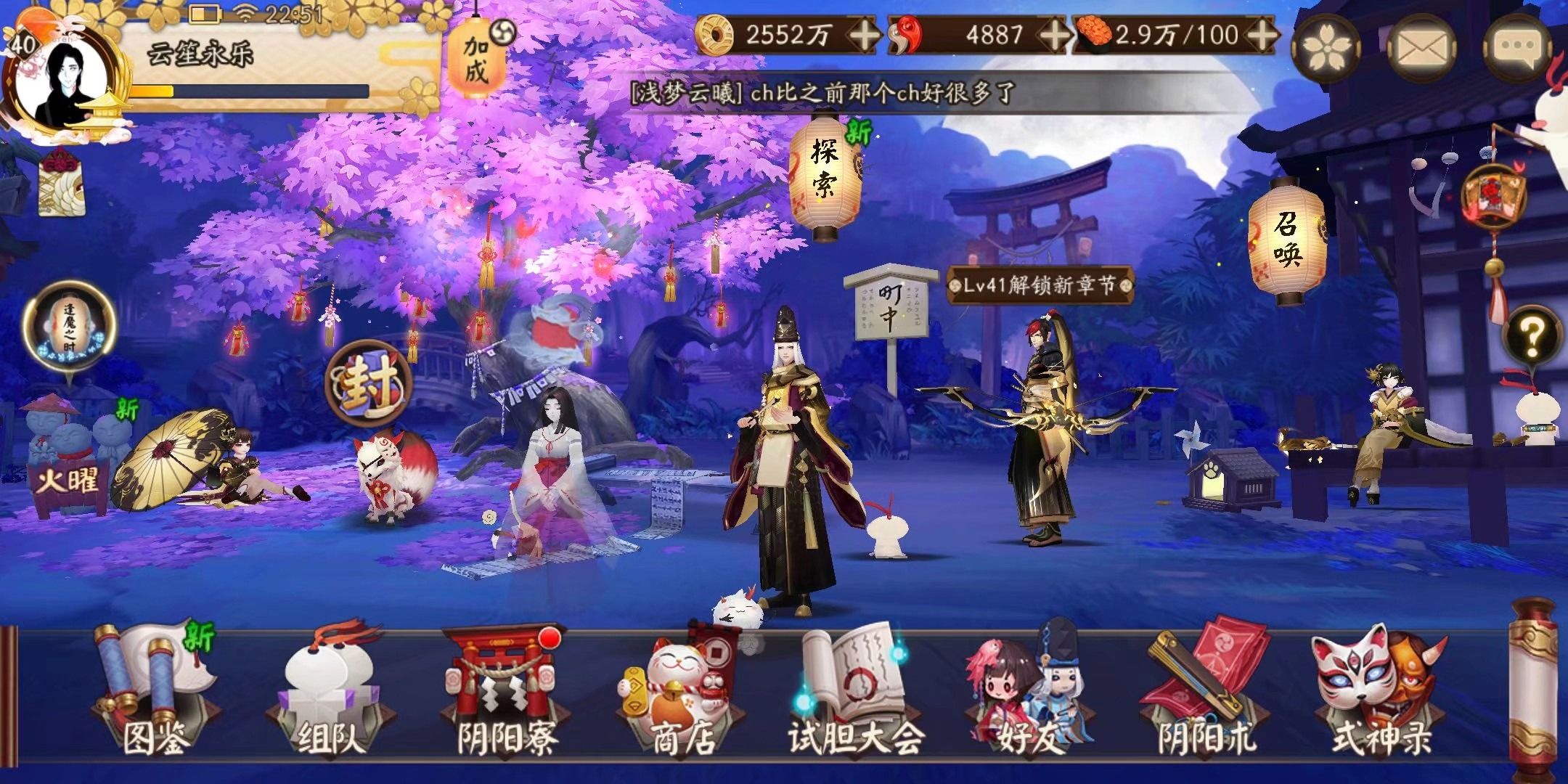Click the plus next to coin counter
Image resolution: width=1568 pixels, height=784 pixels.
(864, 33)
